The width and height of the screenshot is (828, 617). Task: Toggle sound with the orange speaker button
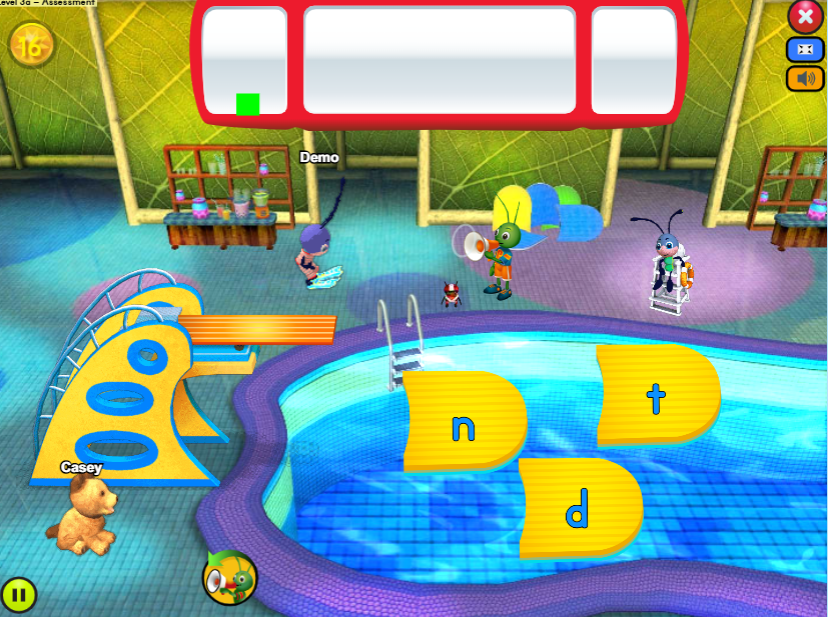(805, 78)
